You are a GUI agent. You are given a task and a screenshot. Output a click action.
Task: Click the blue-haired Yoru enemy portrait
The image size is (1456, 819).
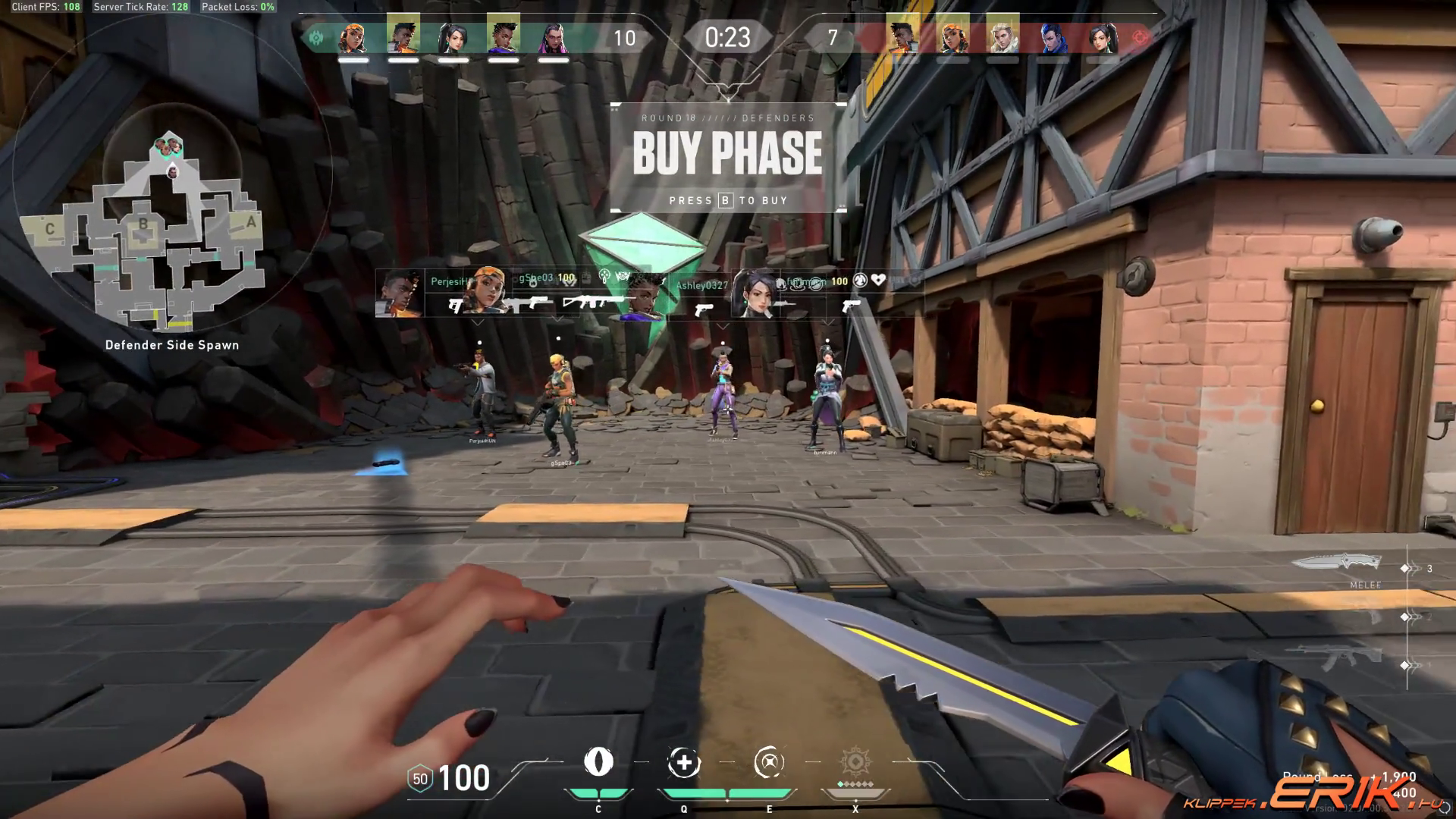[1053, 36]
